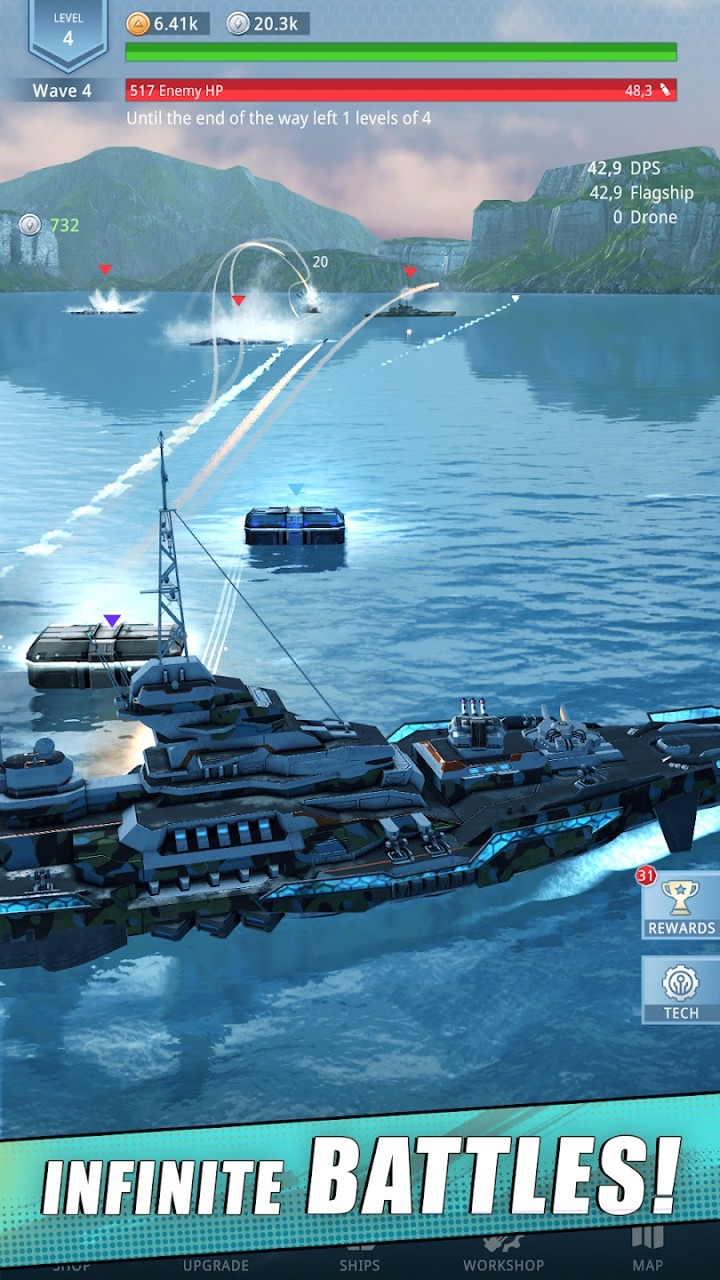This screenshot has width=720, height=1280.
Task: Tap the gold coin currency counter
Action: click(x=167, y=24)
